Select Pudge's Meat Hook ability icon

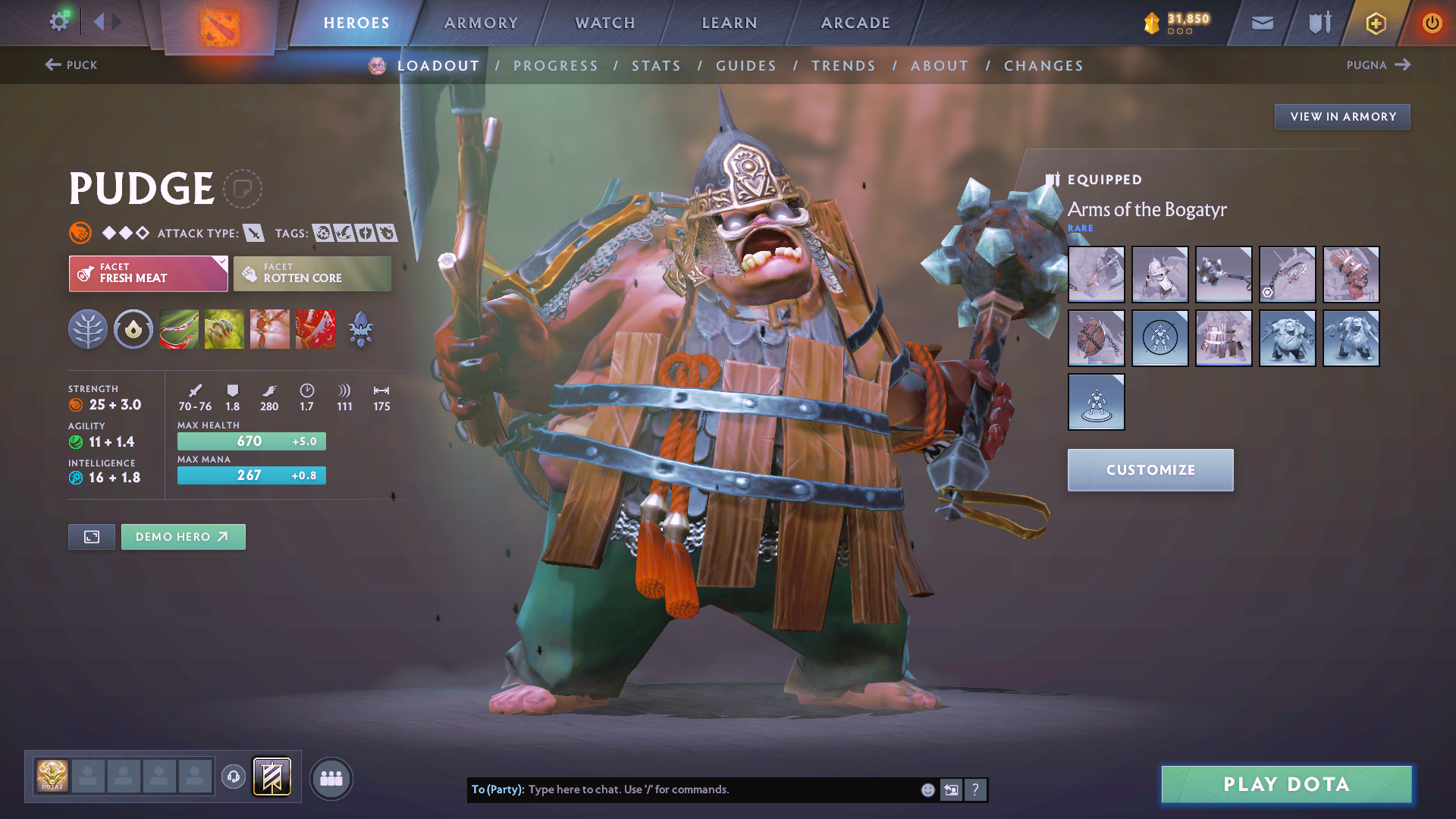point(179,329)
